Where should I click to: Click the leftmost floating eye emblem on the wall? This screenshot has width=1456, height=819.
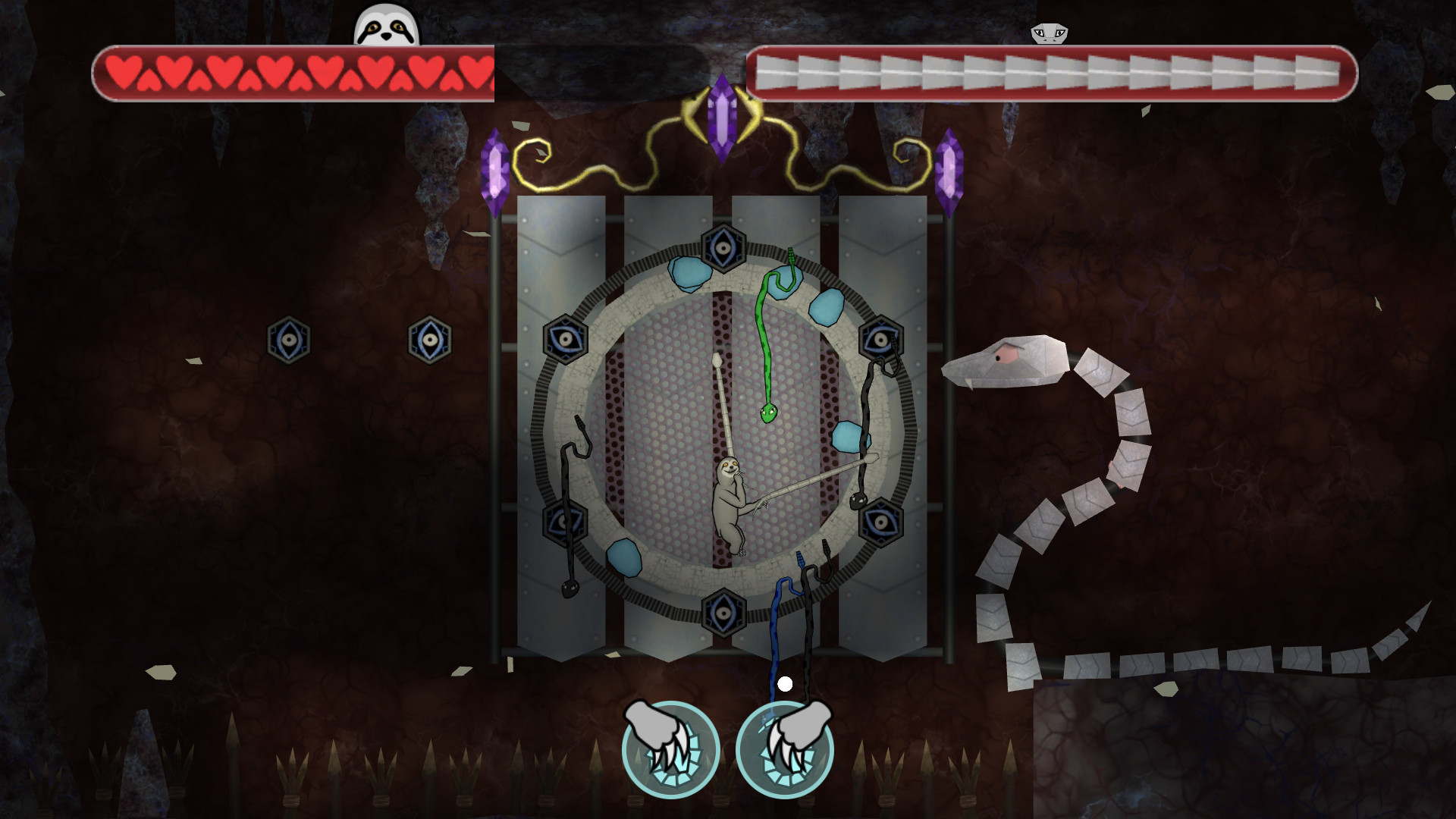point(290,339)
